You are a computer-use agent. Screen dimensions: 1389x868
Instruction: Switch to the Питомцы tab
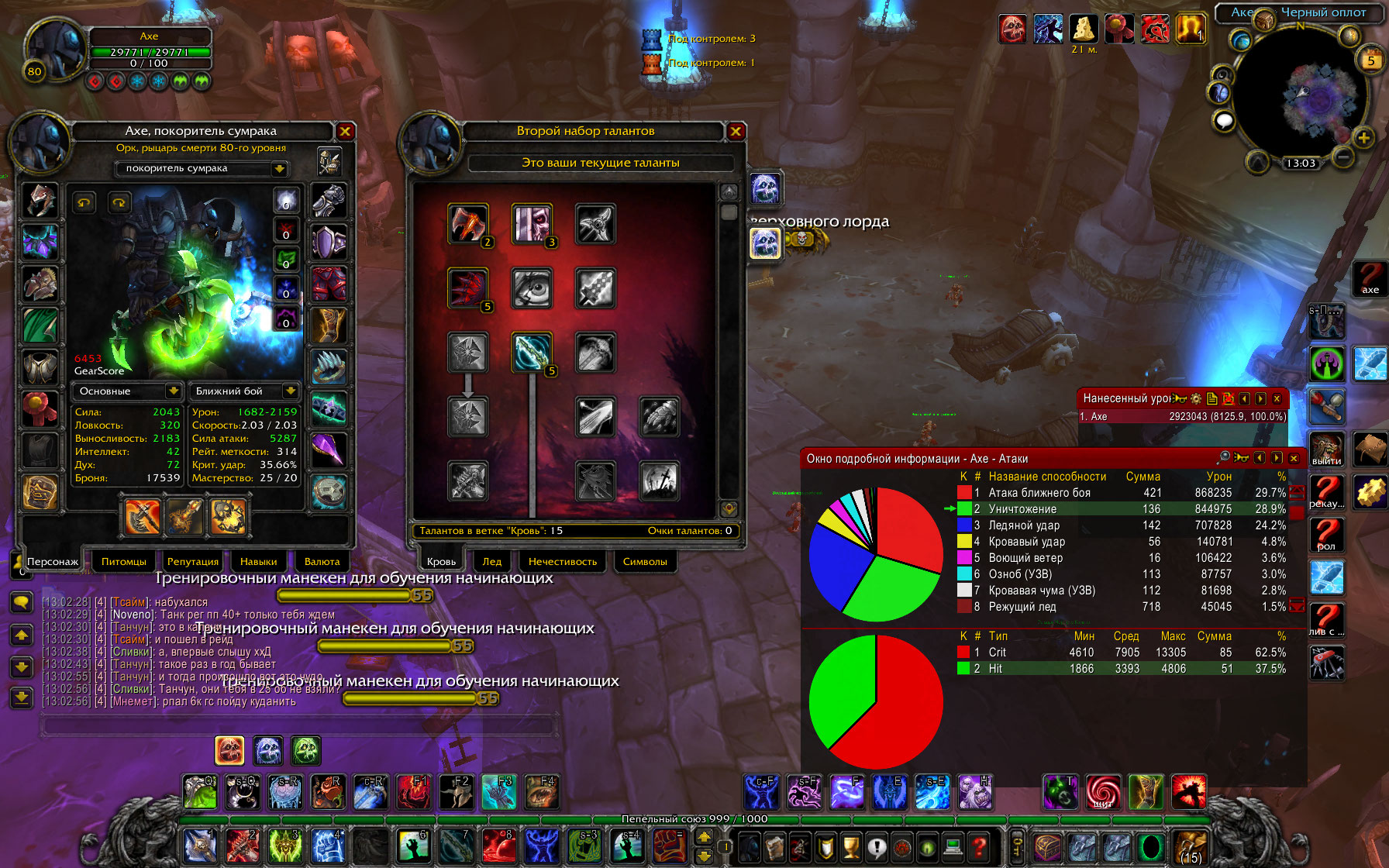(x=124, y=561)
